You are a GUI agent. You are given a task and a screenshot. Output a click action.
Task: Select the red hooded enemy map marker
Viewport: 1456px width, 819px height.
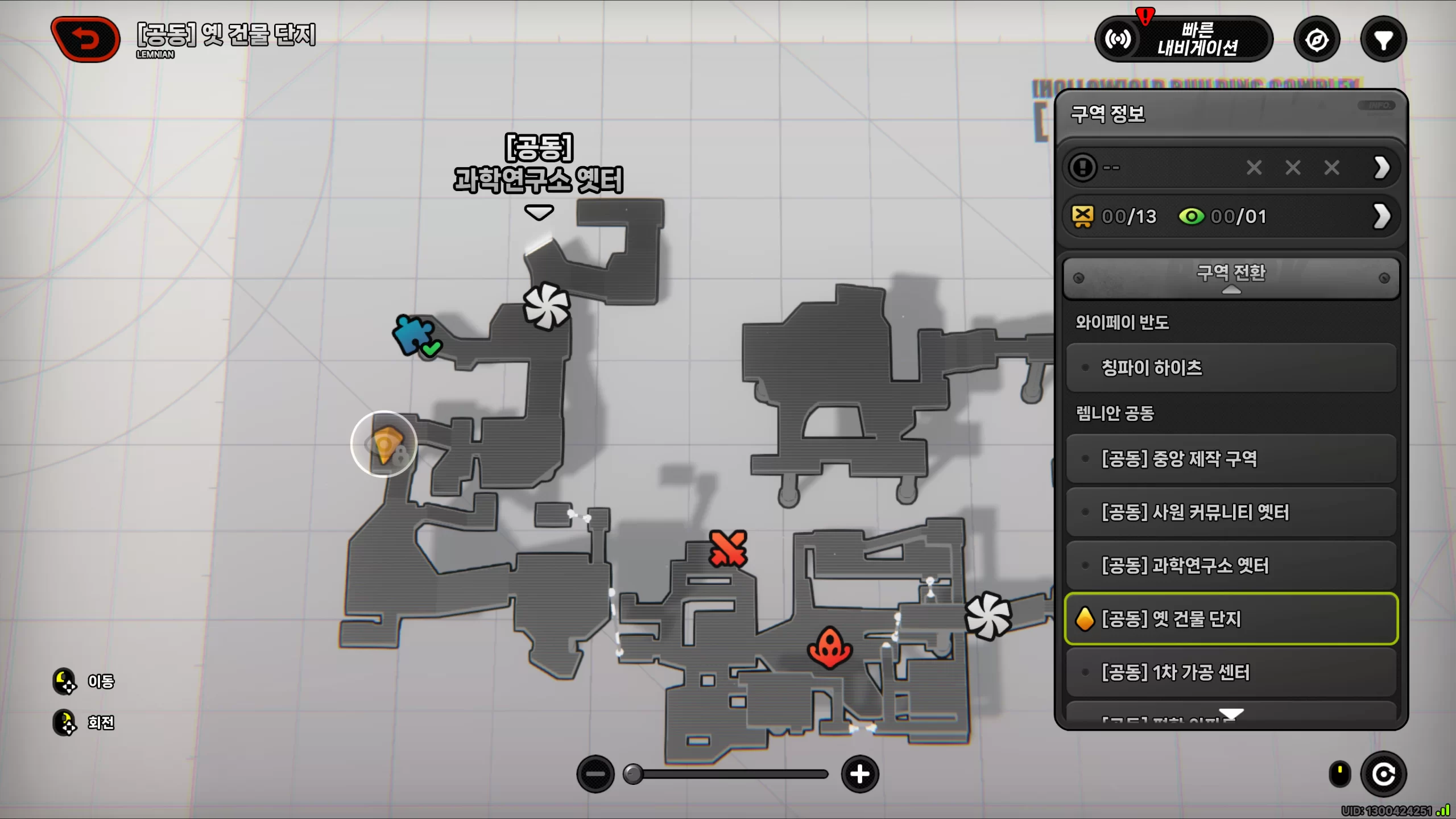(x=830, y=647)
